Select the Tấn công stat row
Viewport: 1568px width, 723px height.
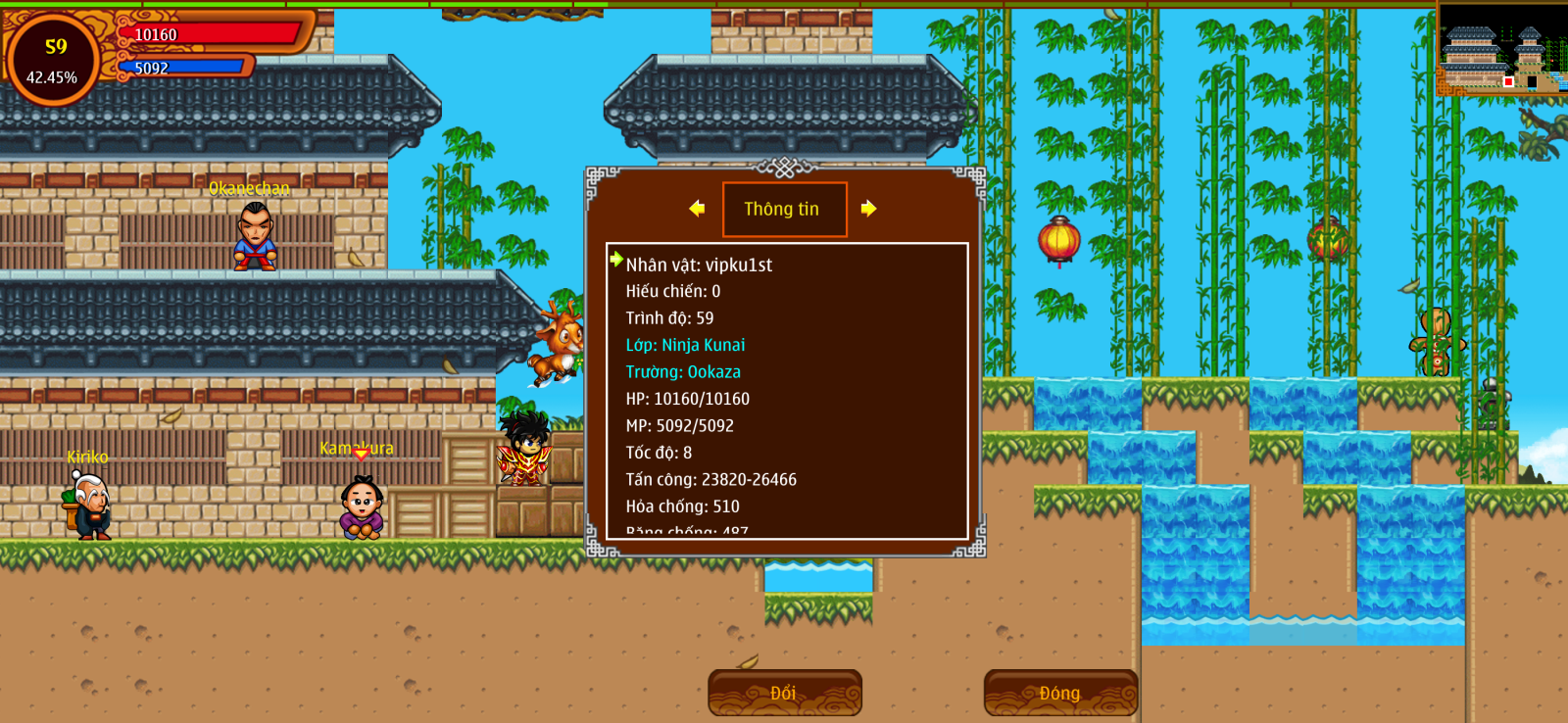point(710,480)
